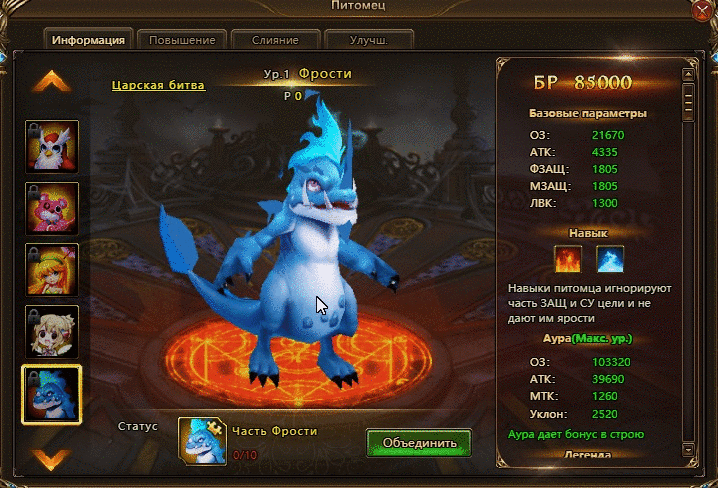The height and width of the screenshot is (488, 718).
Task: Select the Улучш. tab
Action: click(x=369, y=41)
